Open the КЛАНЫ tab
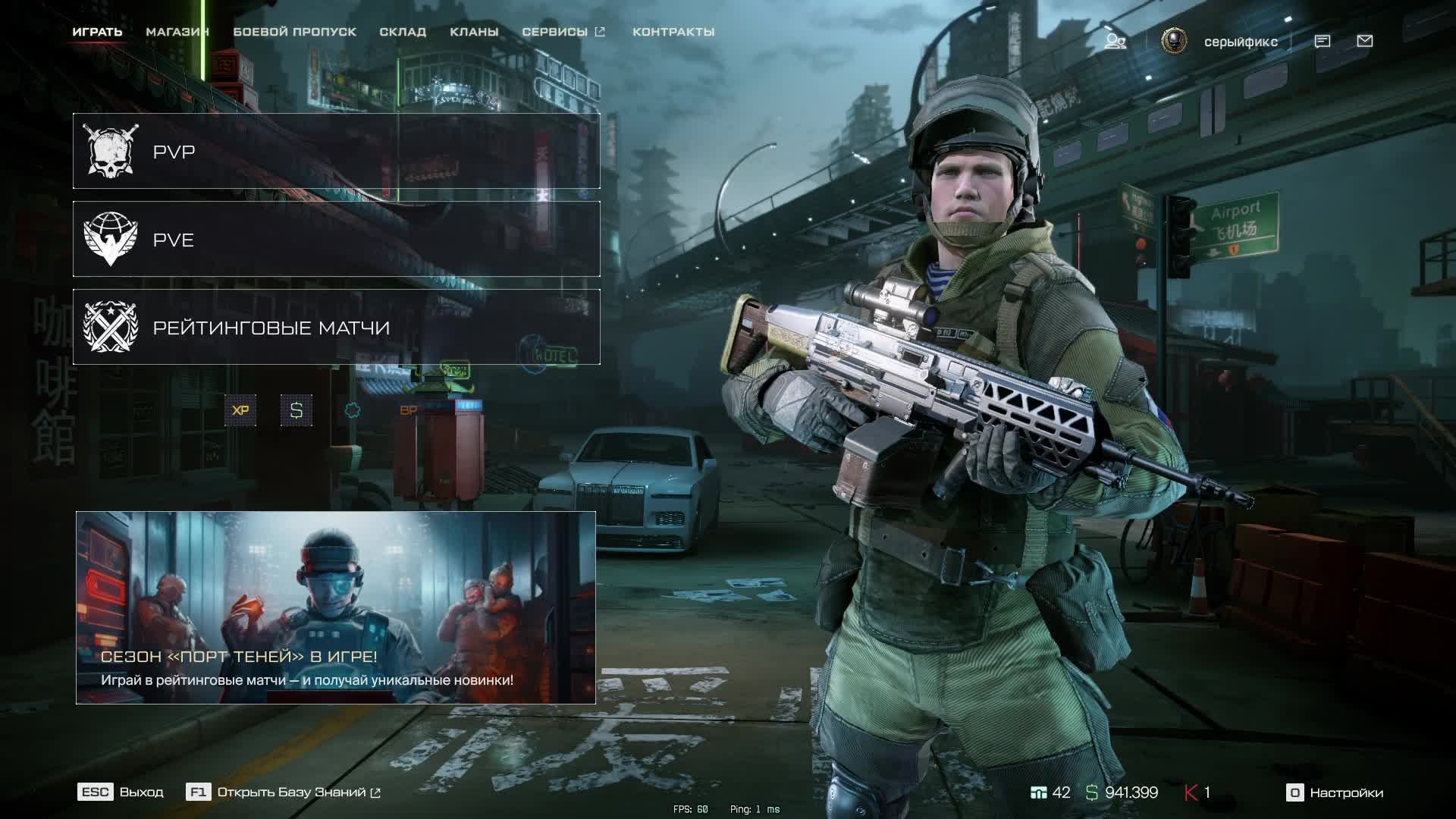Screen dimensions: 1456x819 (x=474, y=32)
